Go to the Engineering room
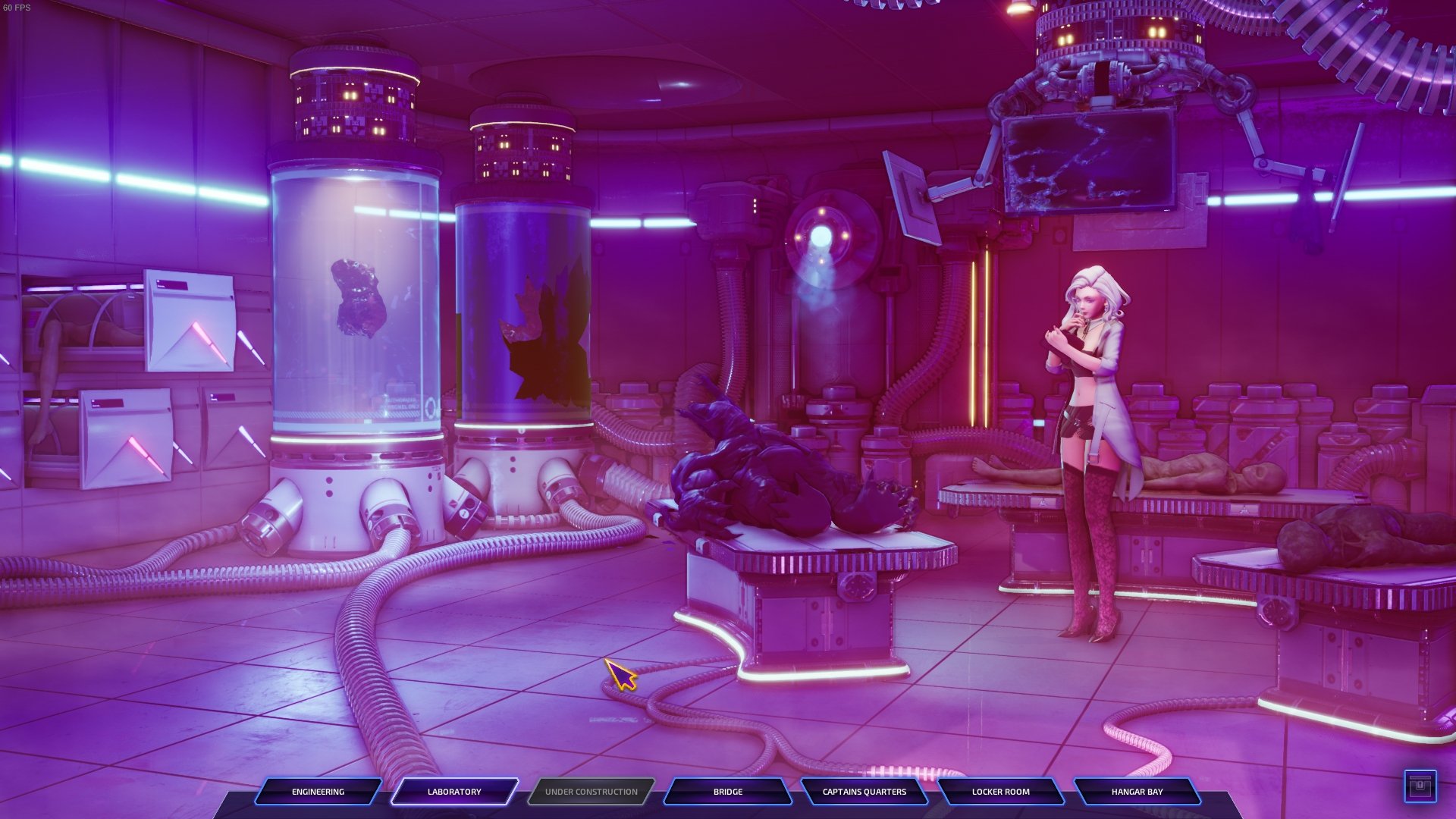This screenshot has width=1456, height=819. coord(318,792)
